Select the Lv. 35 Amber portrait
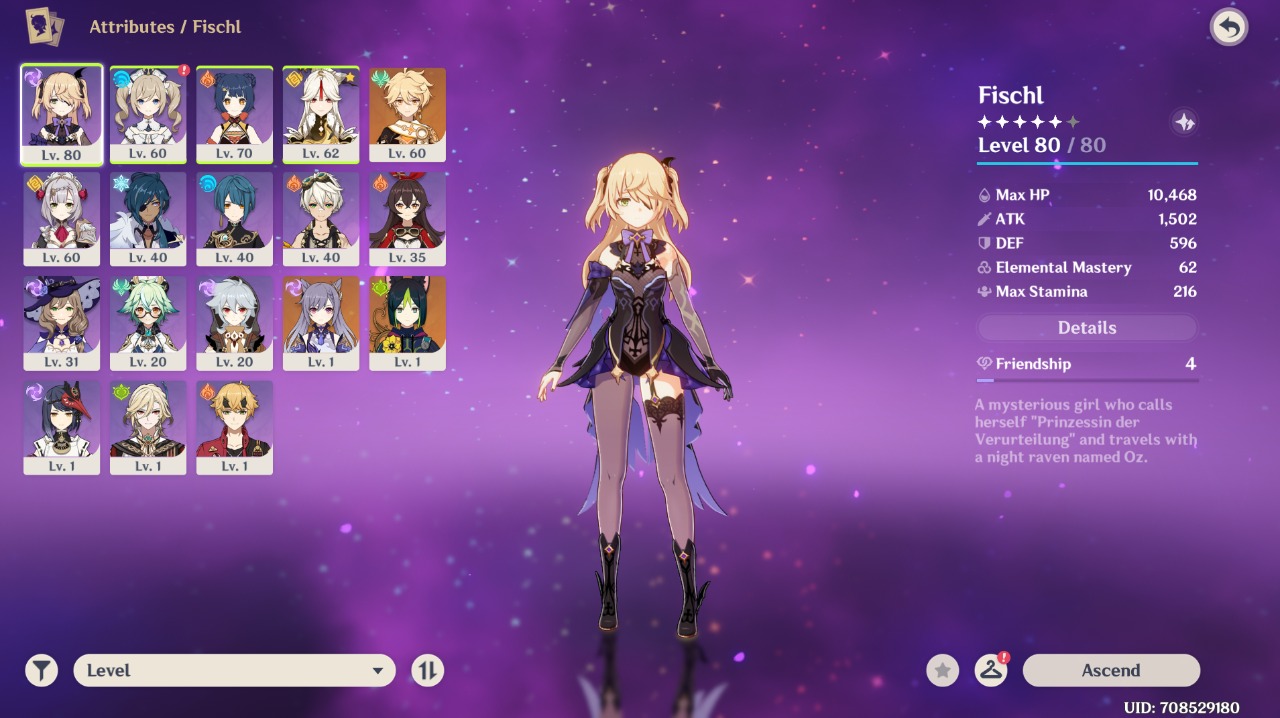 [x=407, y=218]
